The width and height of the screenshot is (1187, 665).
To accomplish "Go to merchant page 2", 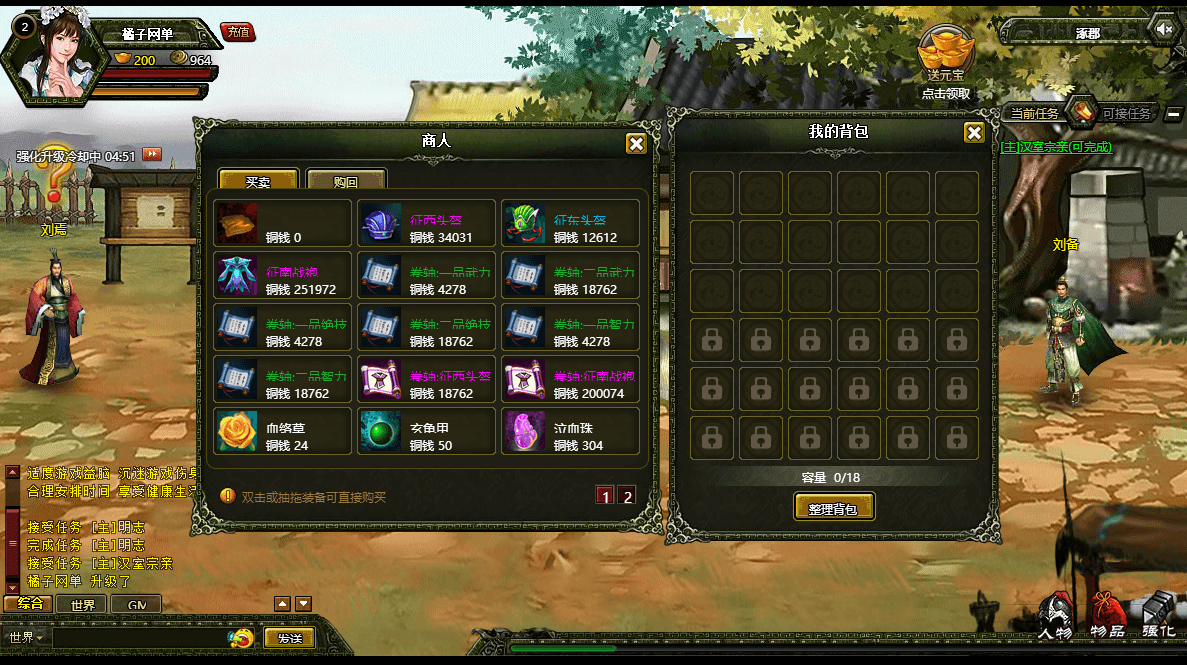I will [627, 496].
